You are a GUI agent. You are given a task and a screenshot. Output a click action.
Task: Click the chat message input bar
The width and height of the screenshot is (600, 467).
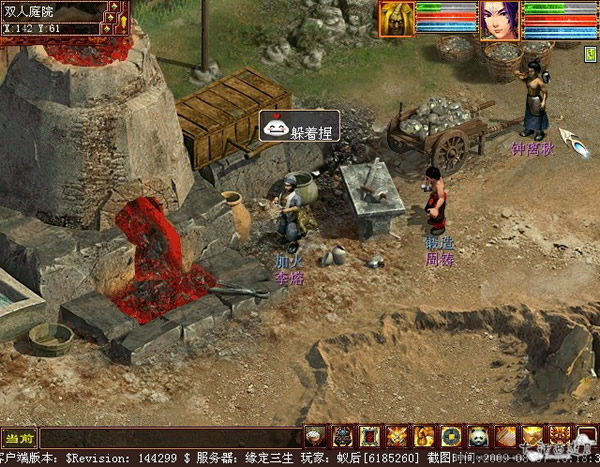pos(170,438)
